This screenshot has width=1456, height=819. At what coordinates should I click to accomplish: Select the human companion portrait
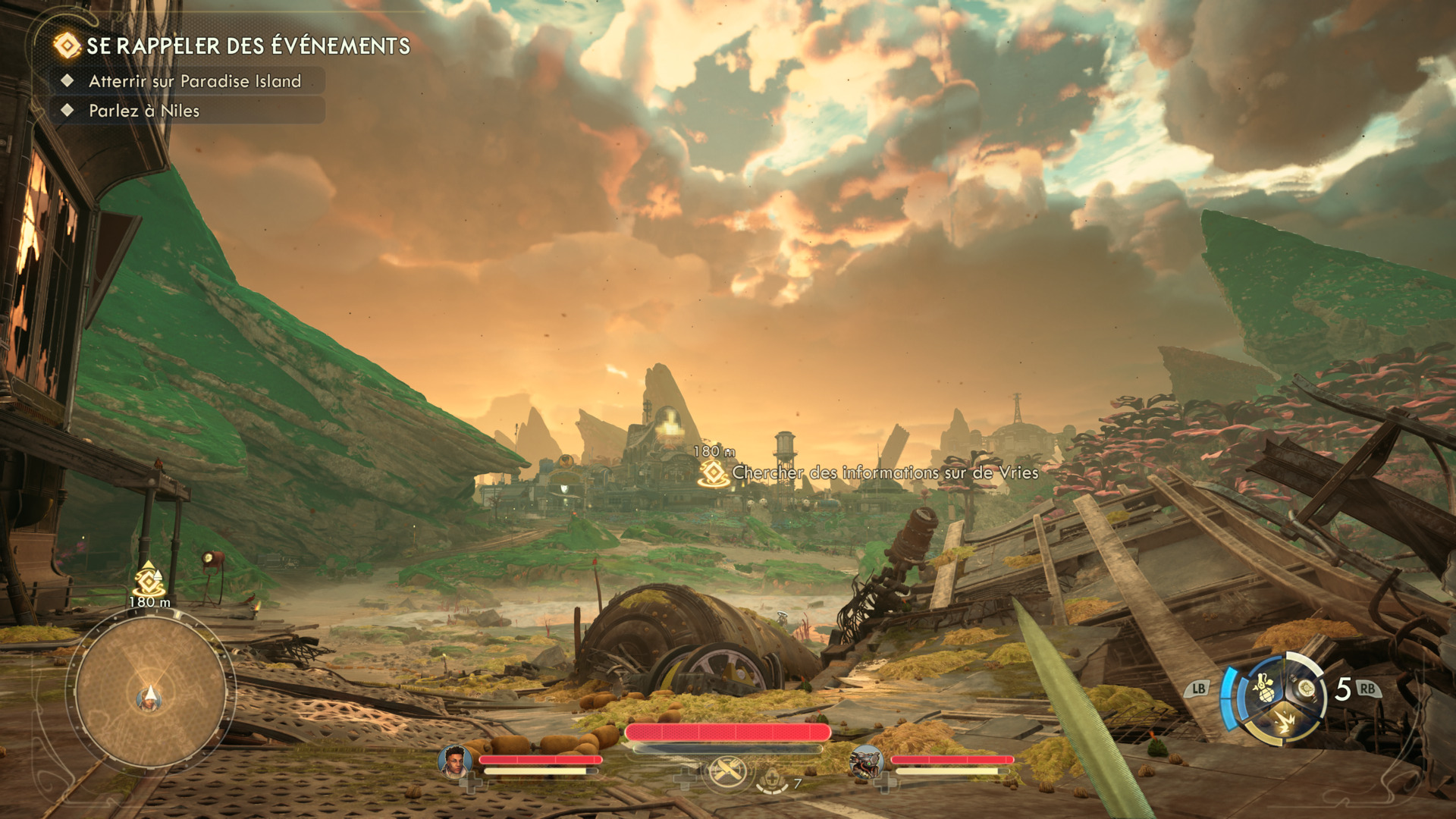pyautogui.click(x=454, y=761)
